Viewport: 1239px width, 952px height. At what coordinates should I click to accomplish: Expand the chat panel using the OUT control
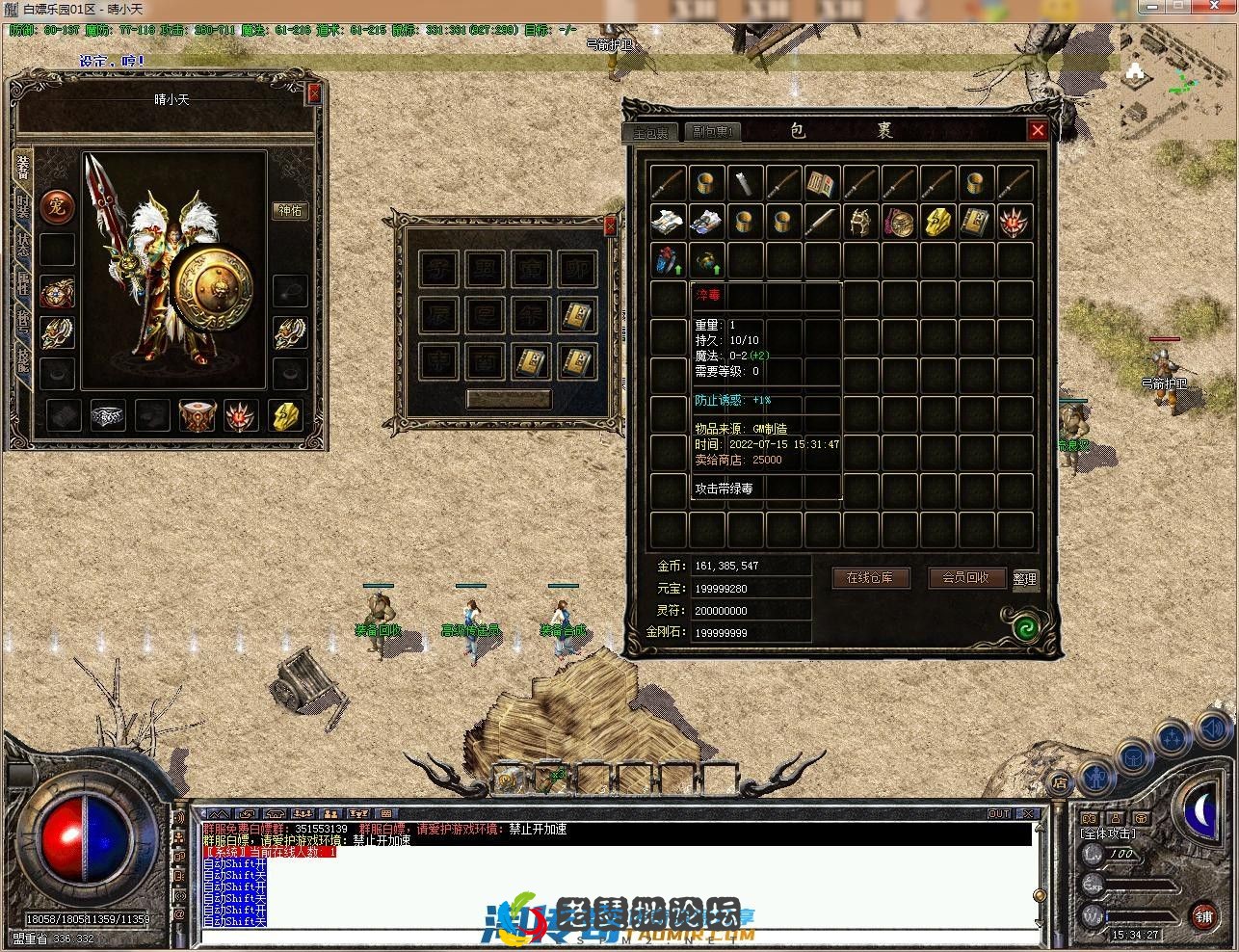pos(998,812)
